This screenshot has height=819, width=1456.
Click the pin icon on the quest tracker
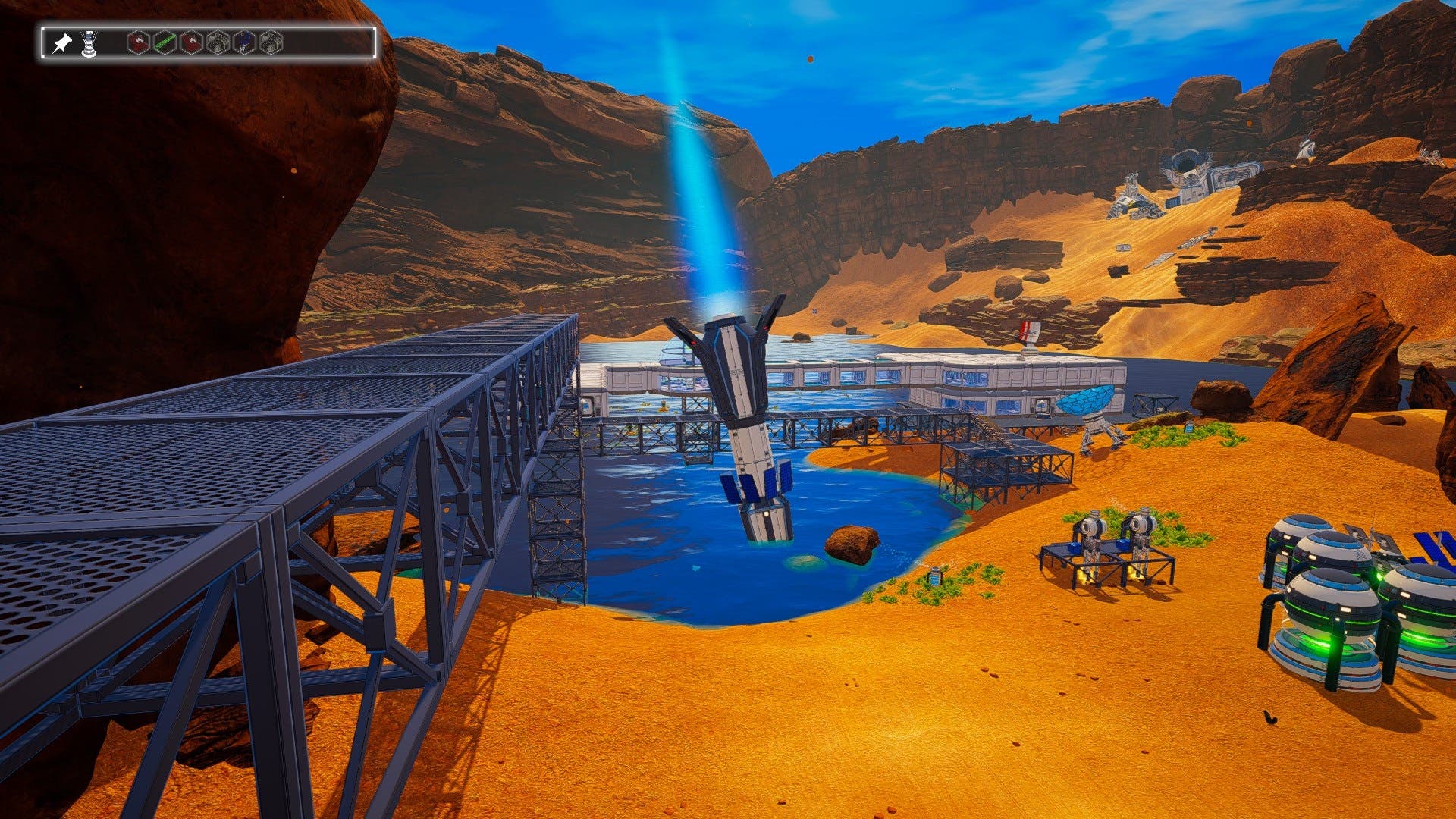point(64,41)
